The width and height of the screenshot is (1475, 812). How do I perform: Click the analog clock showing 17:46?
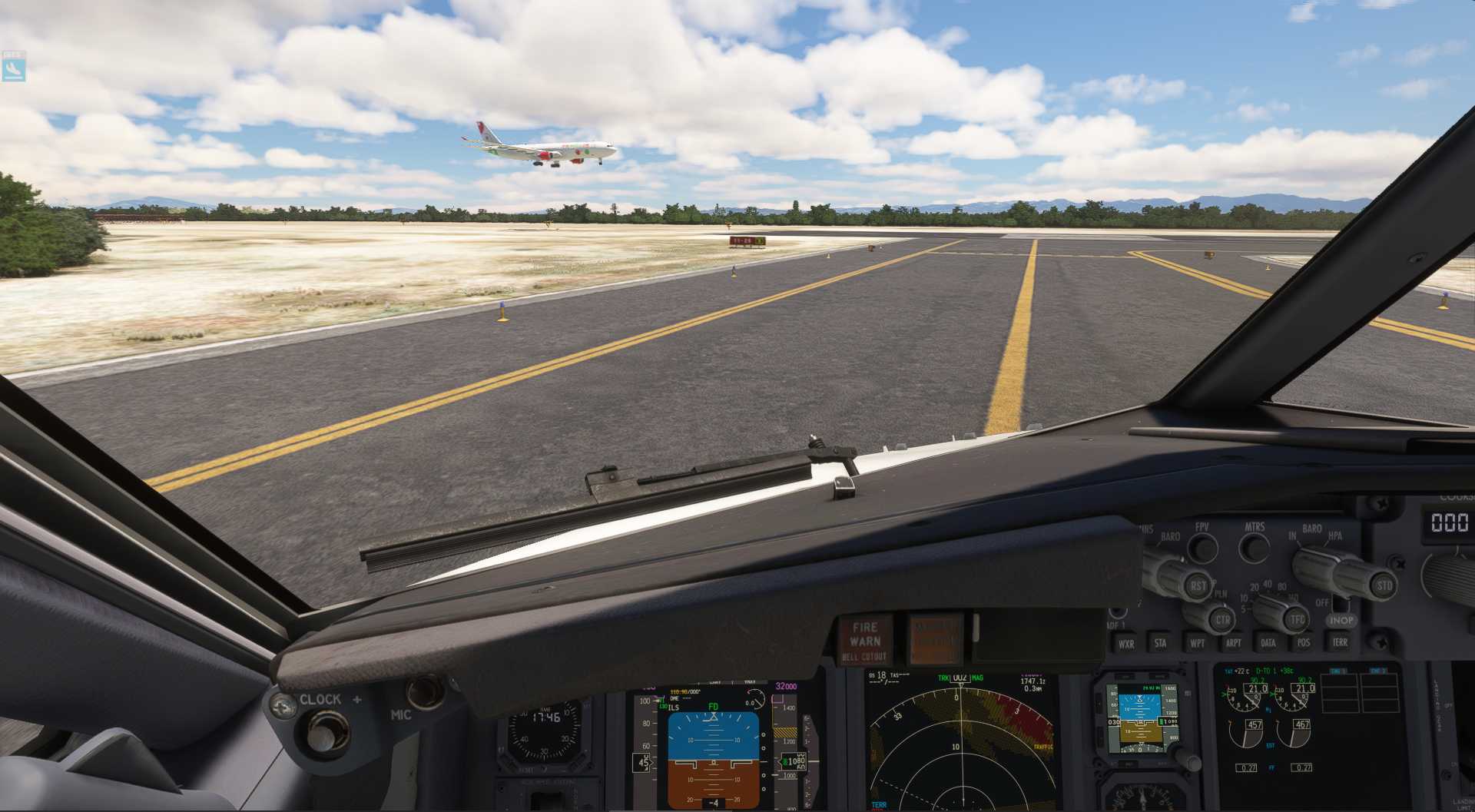click(x=545, y=731)
